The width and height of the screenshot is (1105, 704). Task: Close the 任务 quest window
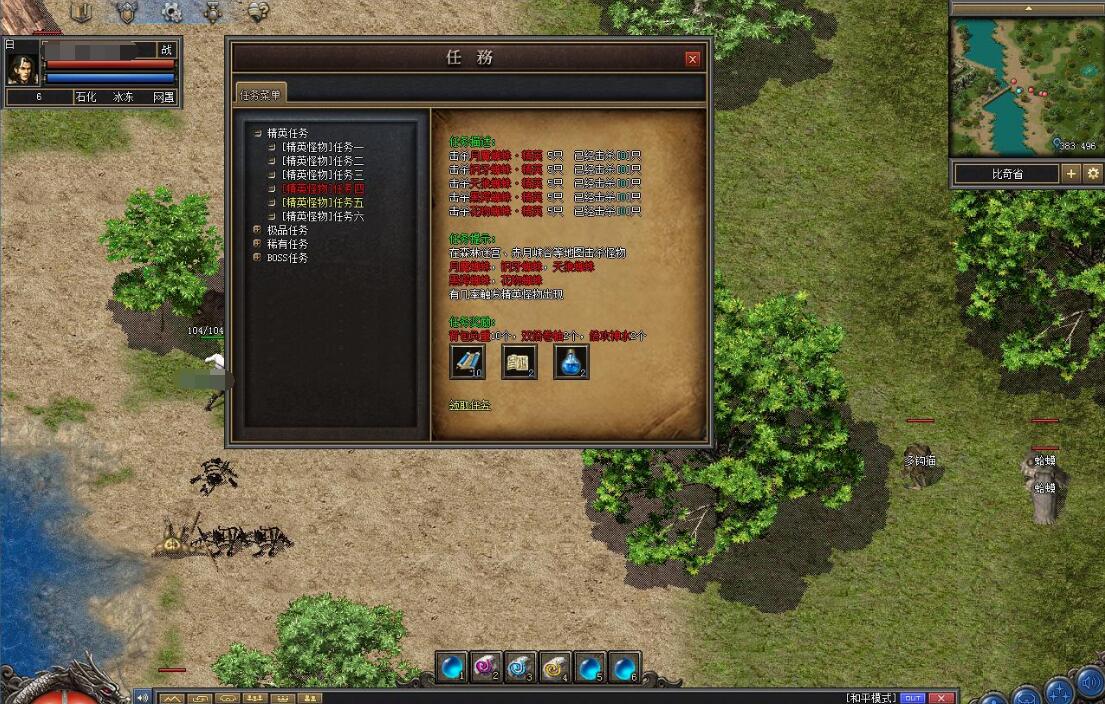692,59
